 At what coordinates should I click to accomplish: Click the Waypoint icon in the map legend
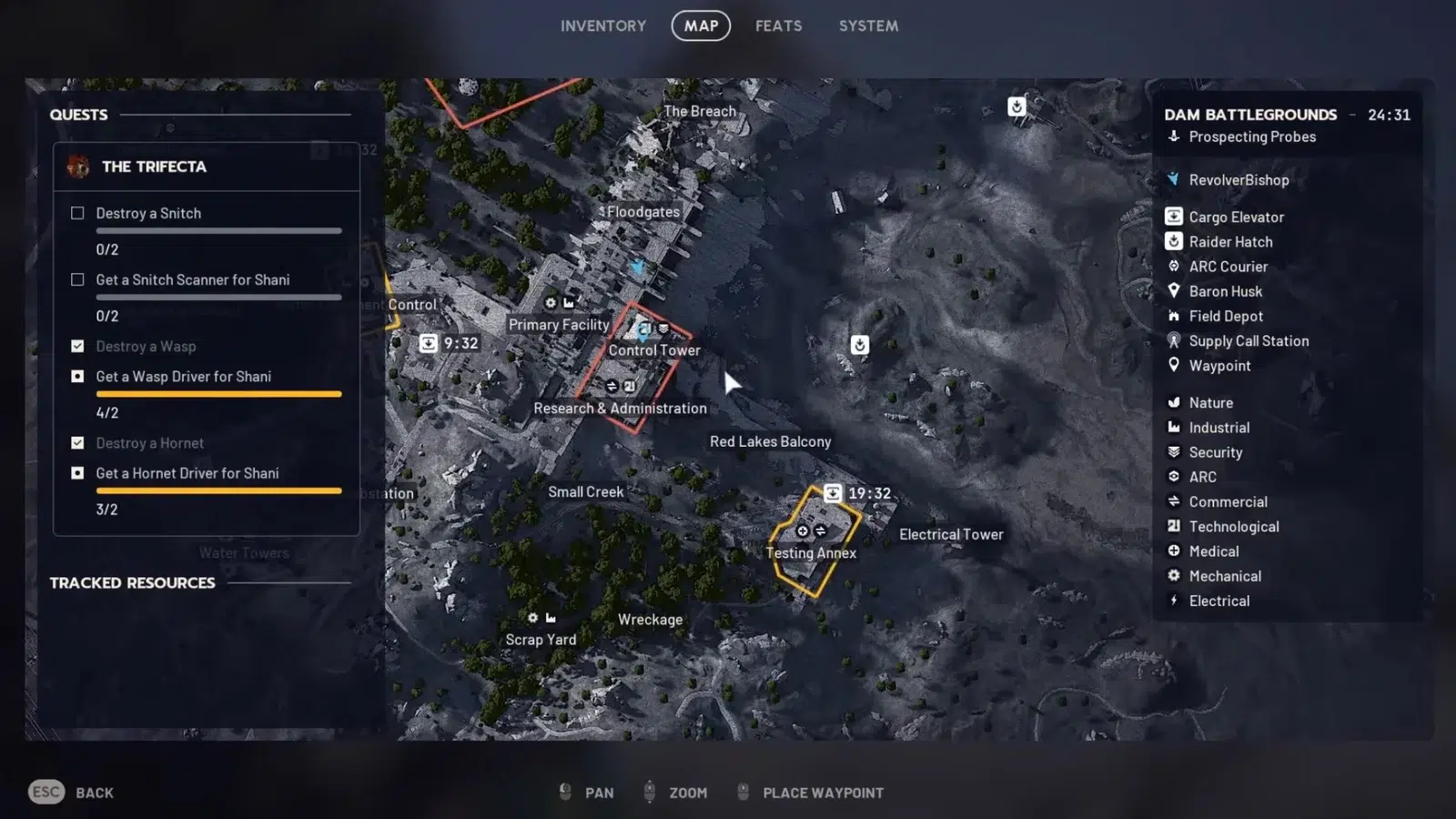coord(1174,365)
